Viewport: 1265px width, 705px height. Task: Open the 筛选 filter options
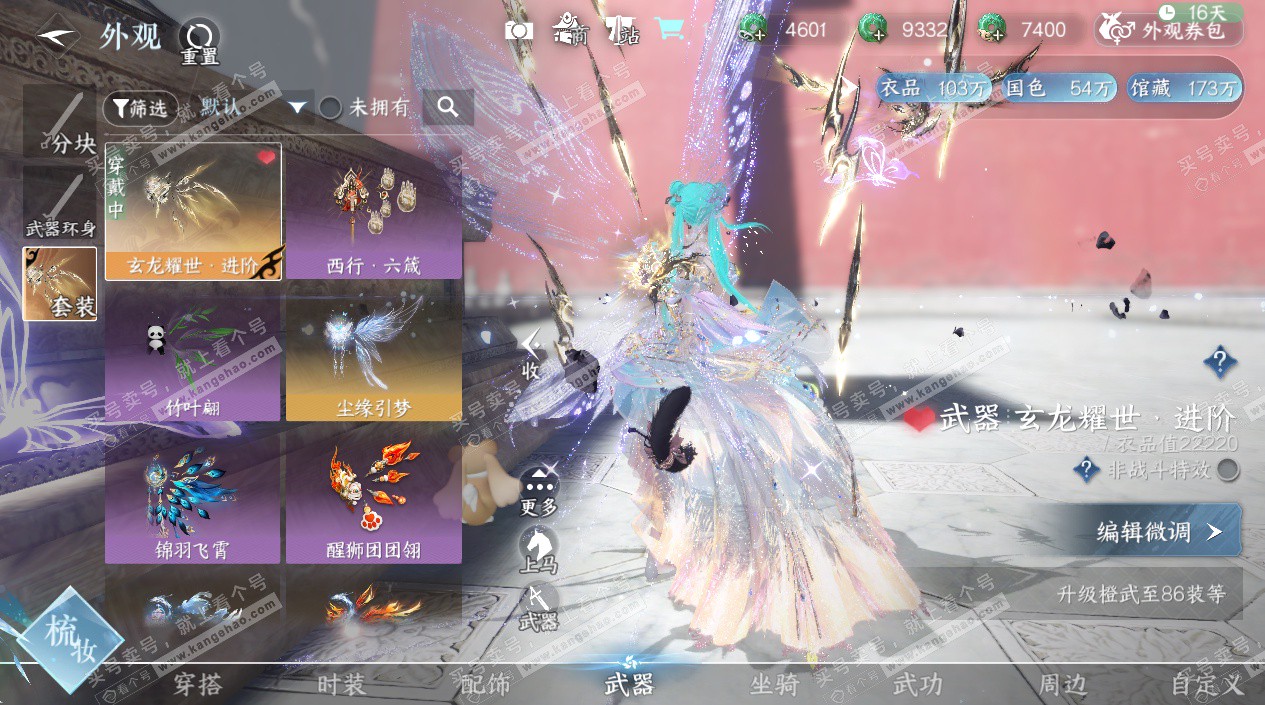140,108
